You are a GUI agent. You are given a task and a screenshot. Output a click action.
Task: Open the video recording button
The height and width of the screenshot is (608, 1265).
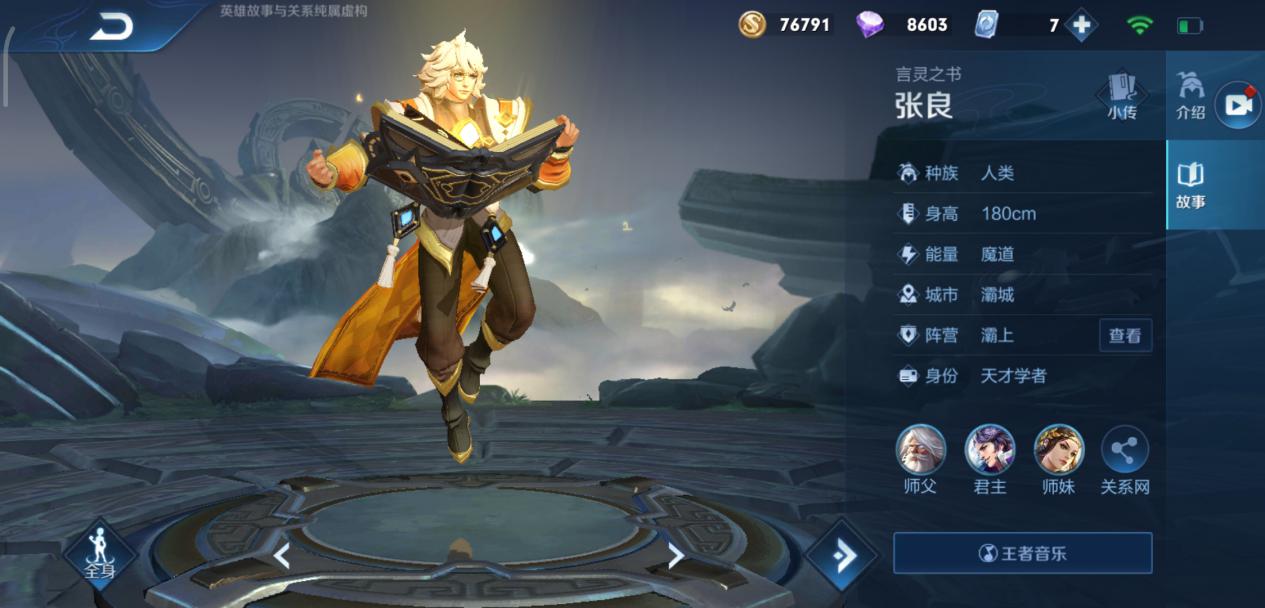pyautogui.click(x=1238, y=105)
